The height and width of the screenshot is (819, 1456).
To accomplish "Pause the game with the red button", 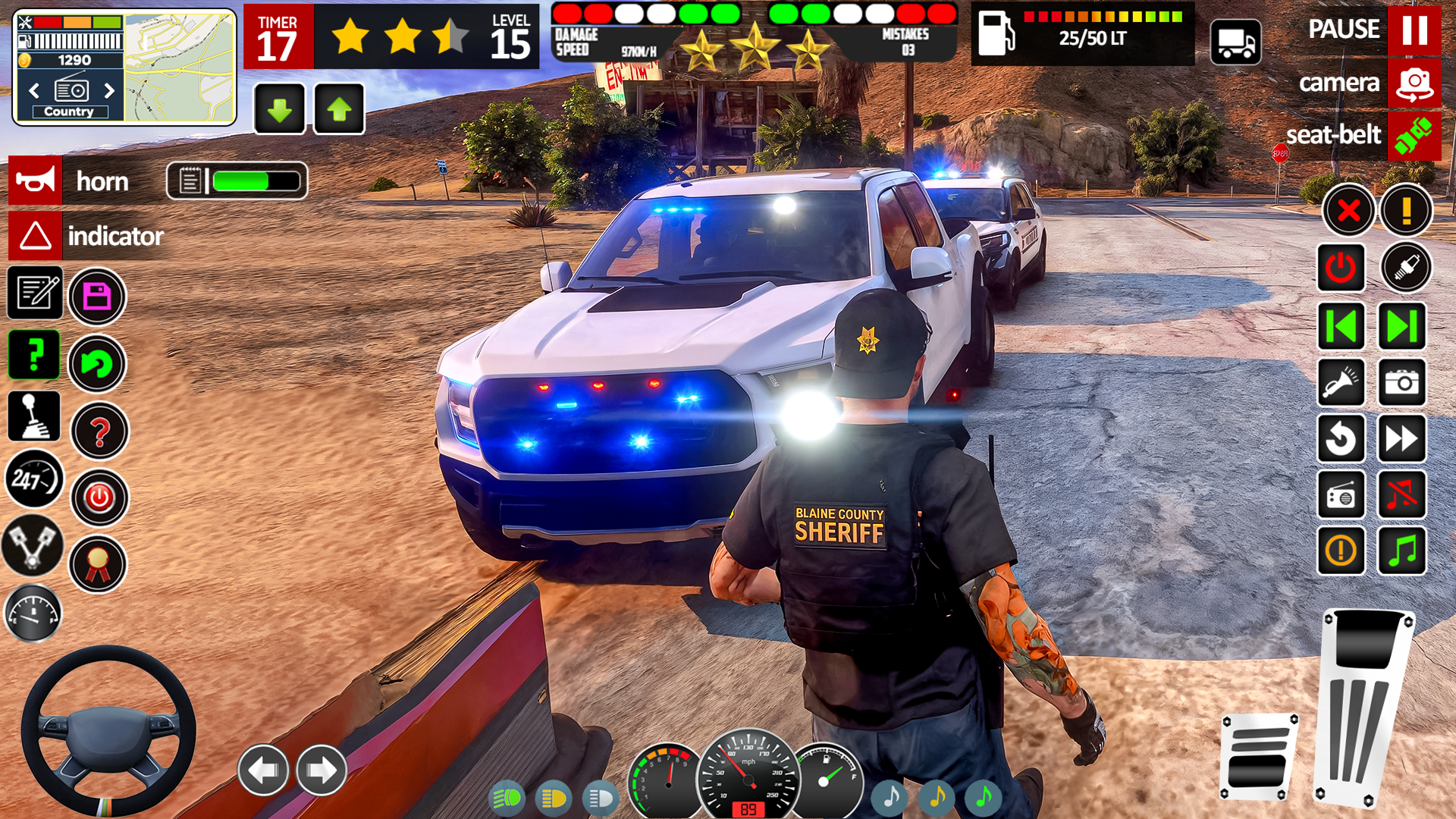I will pos(1414,30).
